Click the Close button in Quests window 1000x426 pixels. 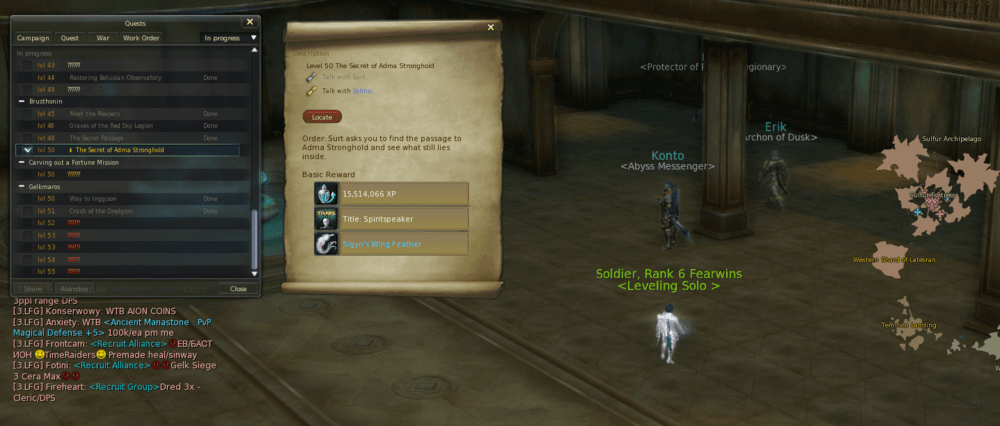pos(238,288)
